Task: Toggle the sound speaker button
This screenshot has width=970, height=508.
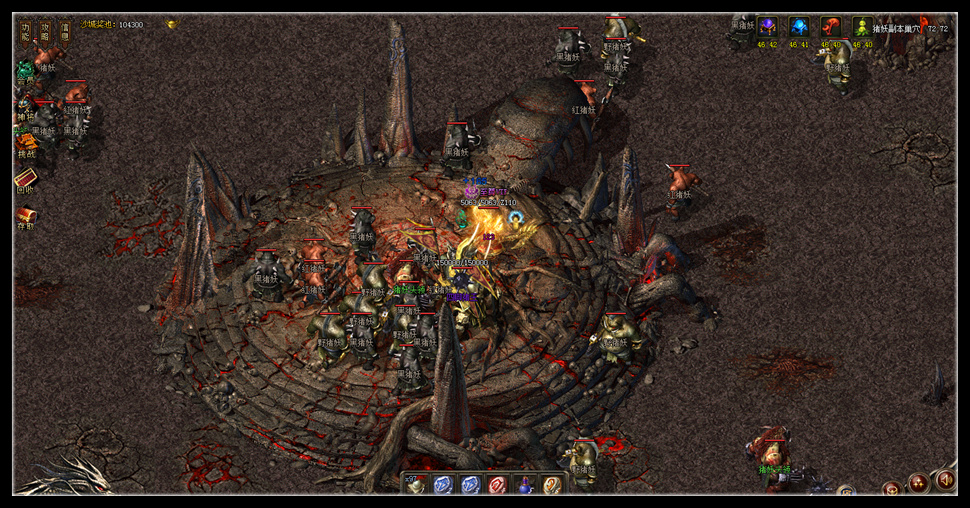Action: coord(944,481)
